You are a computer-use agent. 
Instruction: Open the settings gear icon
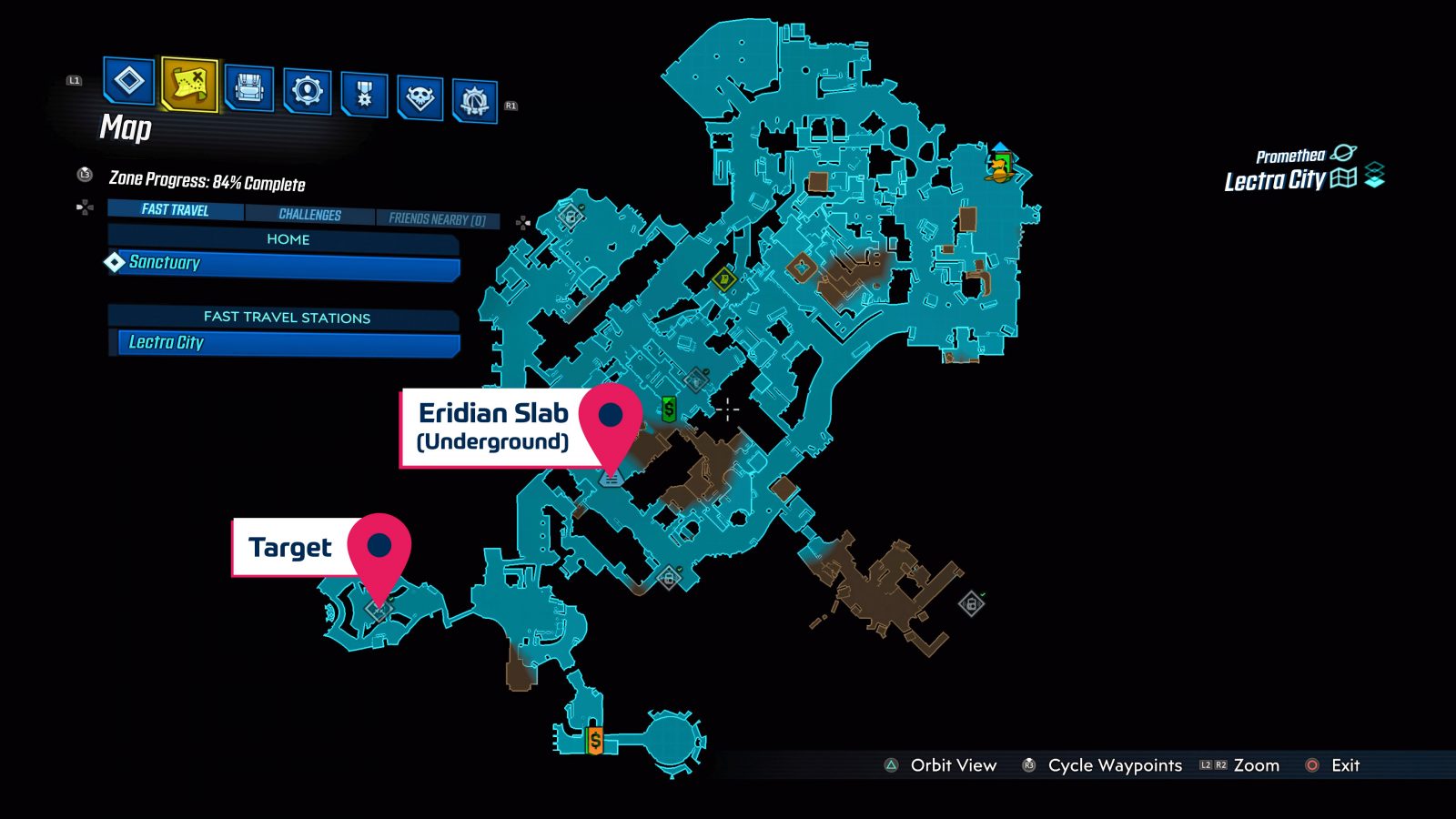point(308,91)
